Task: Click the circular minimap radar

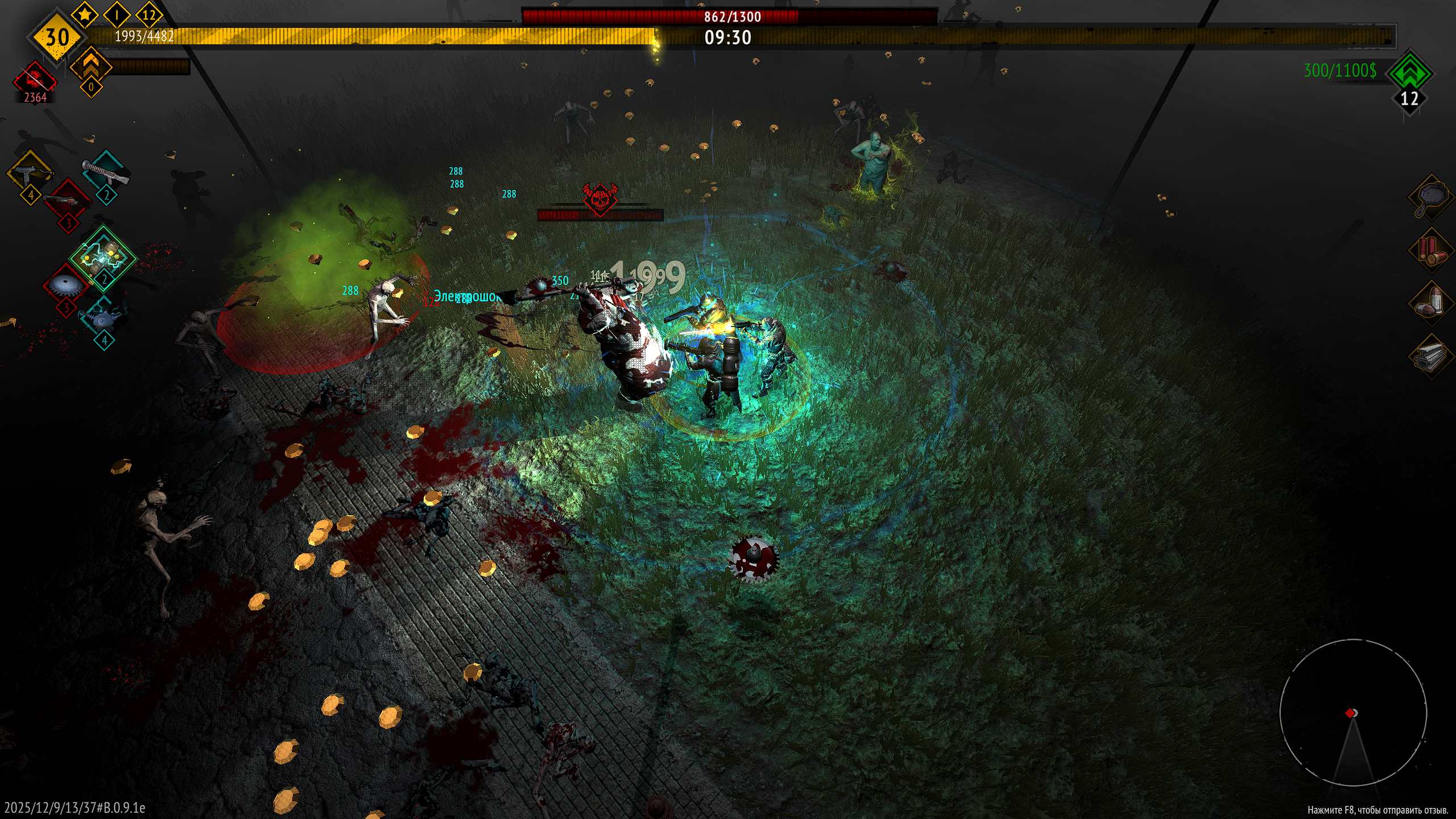Action: [x=1352, y=713]
